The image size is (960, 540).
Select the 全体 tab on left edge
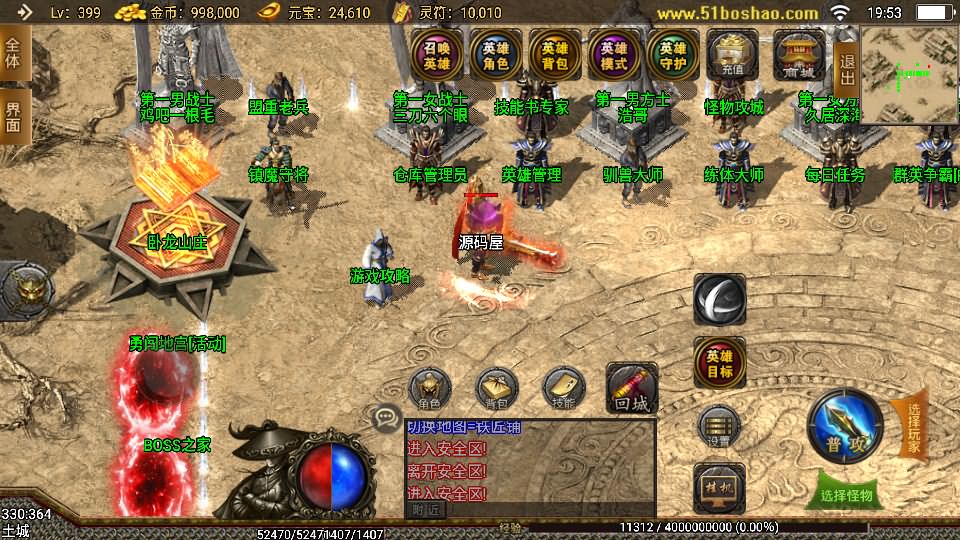(x=13, y=54)
